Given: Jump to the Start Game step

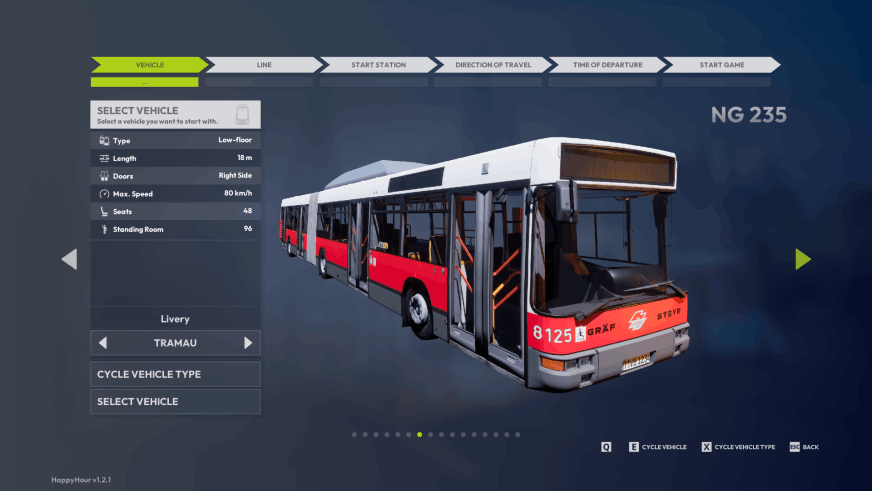Looking at the screenshot, I should click(x=721, y=65).
